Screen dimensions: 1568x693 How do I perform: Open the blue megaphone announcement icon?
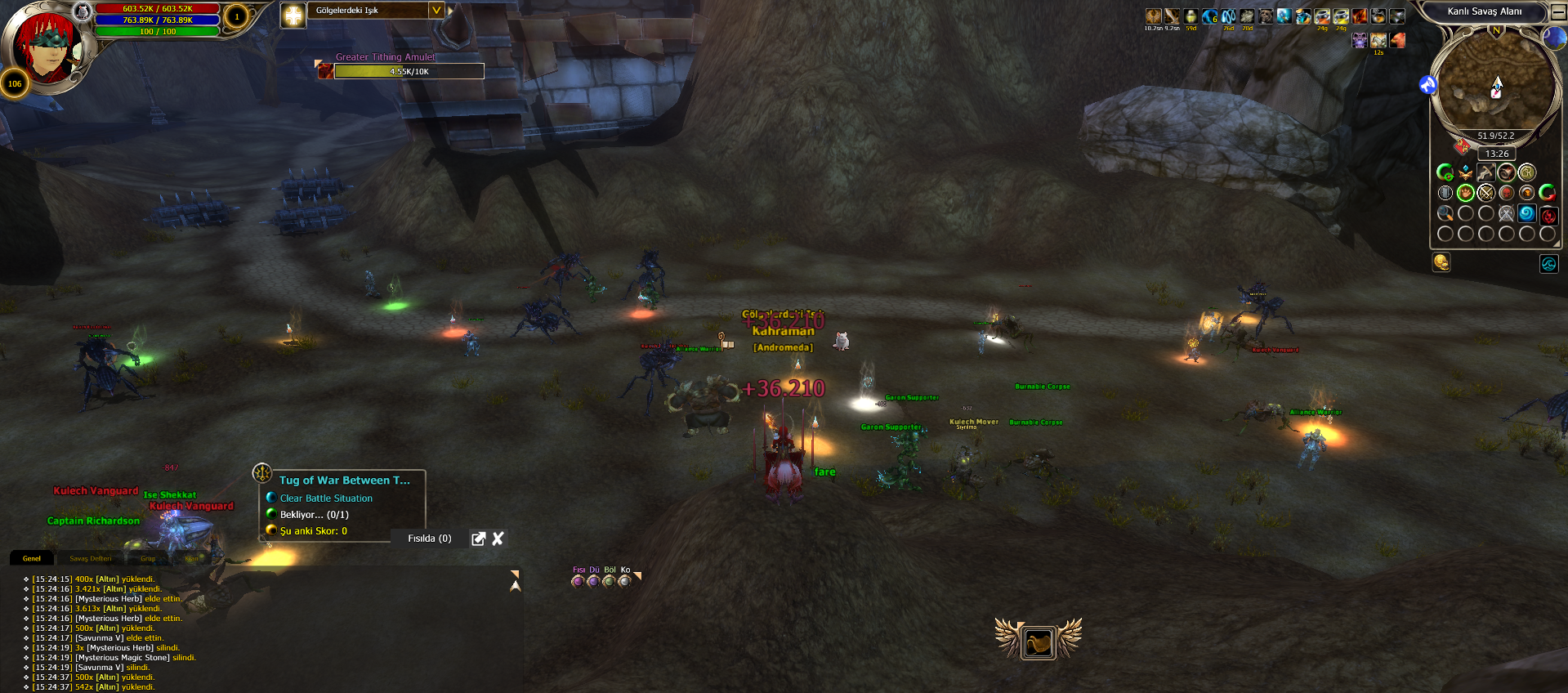pos(1427,84)
